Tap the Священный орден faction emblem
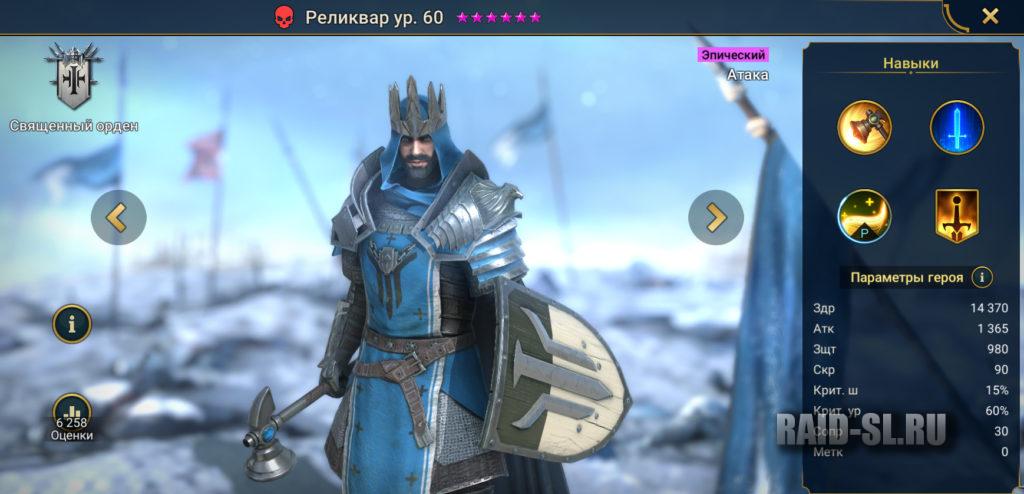The image size is (1024, 494). [73, 79]
